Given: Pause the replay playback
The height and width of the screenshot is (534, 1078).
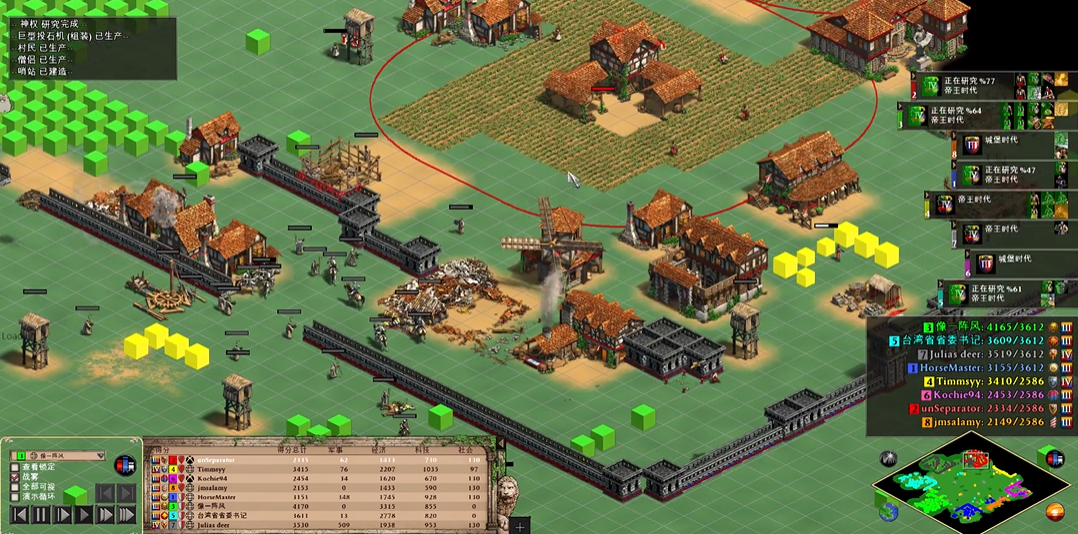Looking at the screenshot, I should pyautogui.click(x=41, y=516).
